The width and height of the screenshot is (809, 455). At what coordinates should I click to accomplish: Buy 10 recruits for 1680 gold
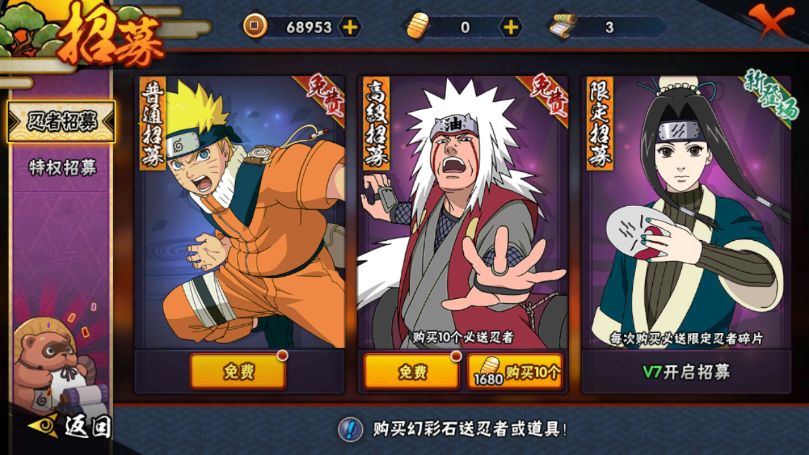coord(515,371)
